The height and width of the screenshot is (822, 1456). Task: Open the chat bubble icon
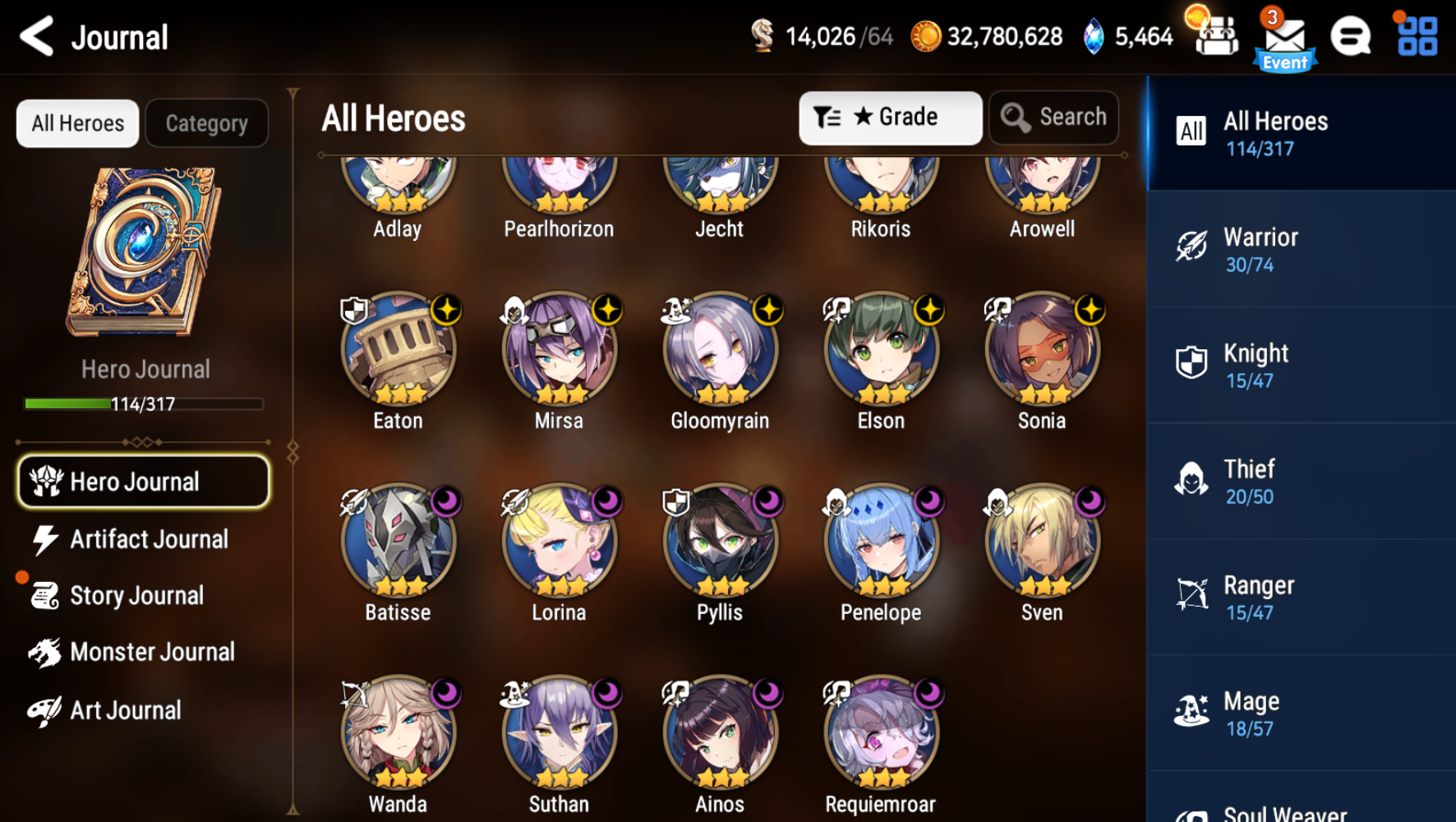pos(1351,36)
